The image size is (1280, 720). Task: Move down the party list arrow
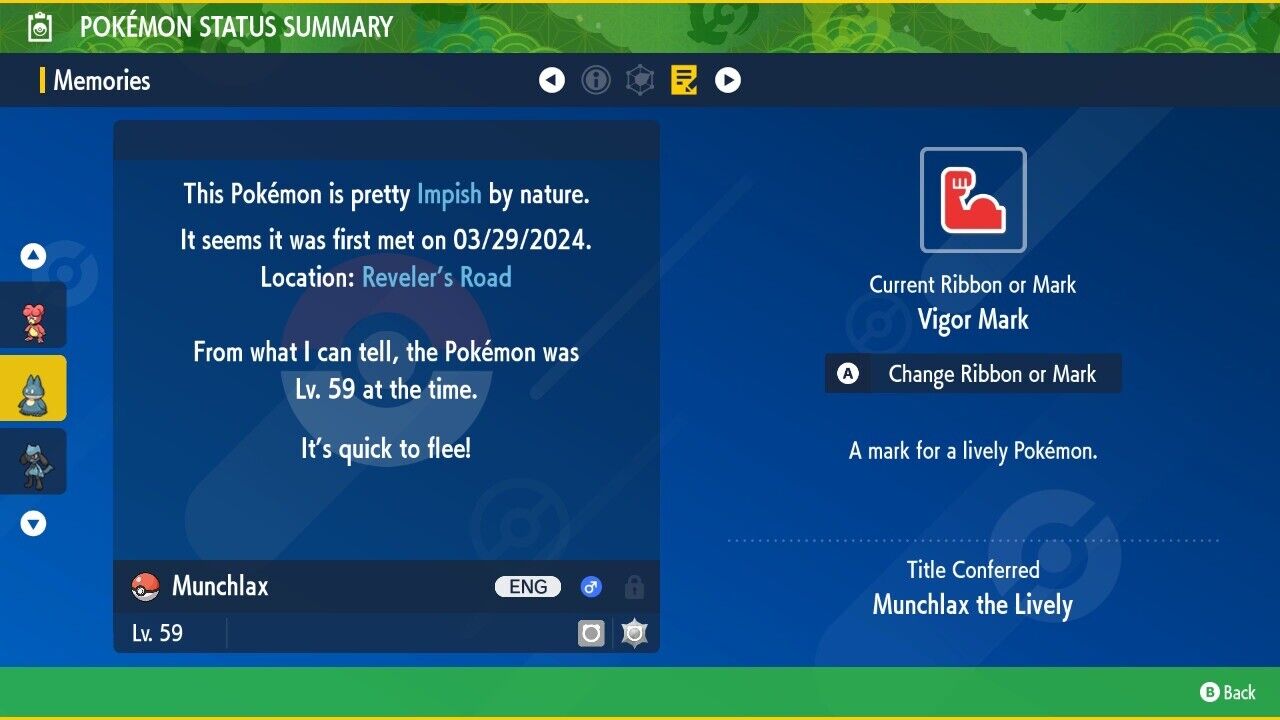click(34, 523)
